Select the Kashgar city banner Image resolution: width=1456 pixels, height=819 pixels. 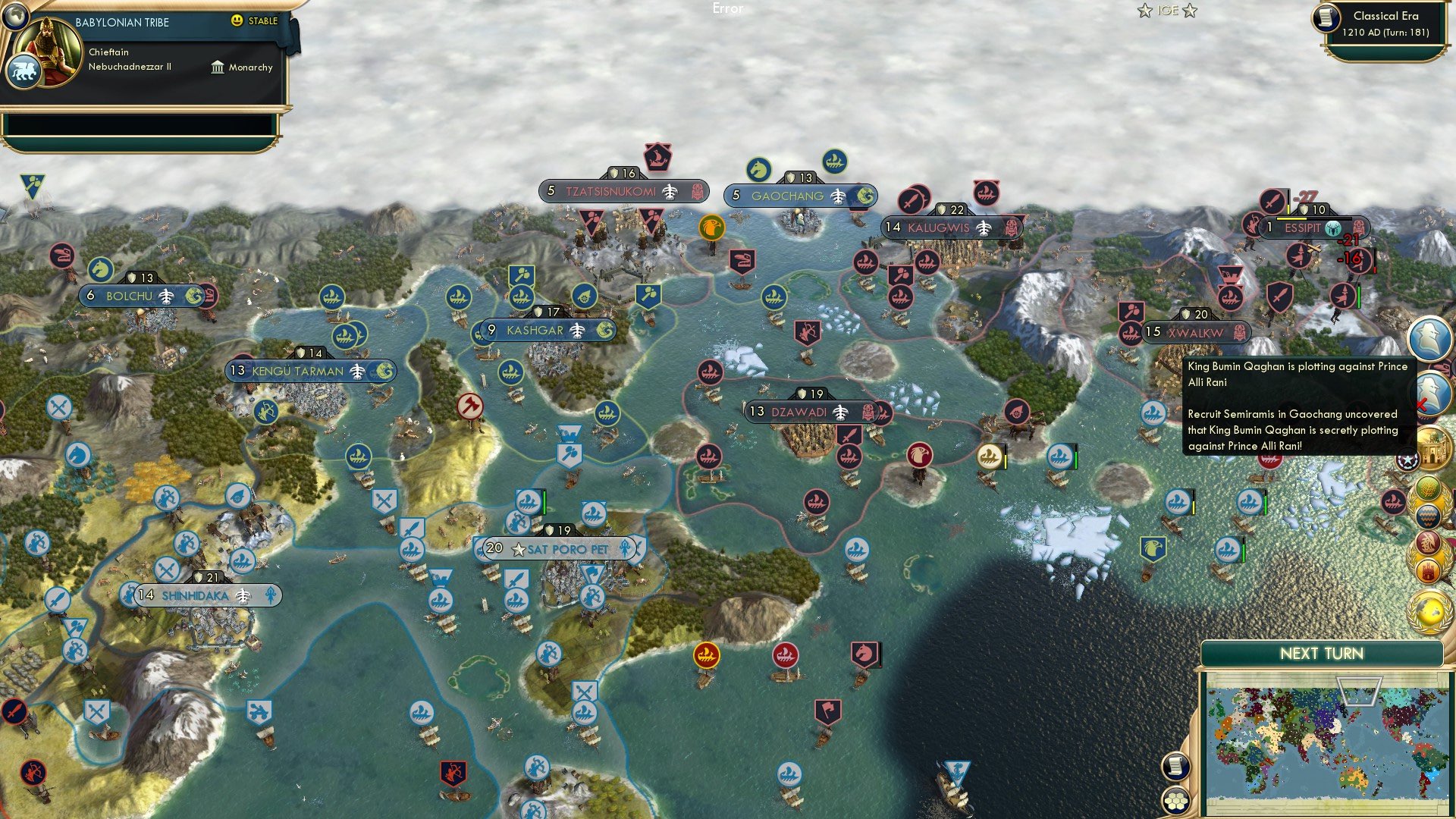546,330
